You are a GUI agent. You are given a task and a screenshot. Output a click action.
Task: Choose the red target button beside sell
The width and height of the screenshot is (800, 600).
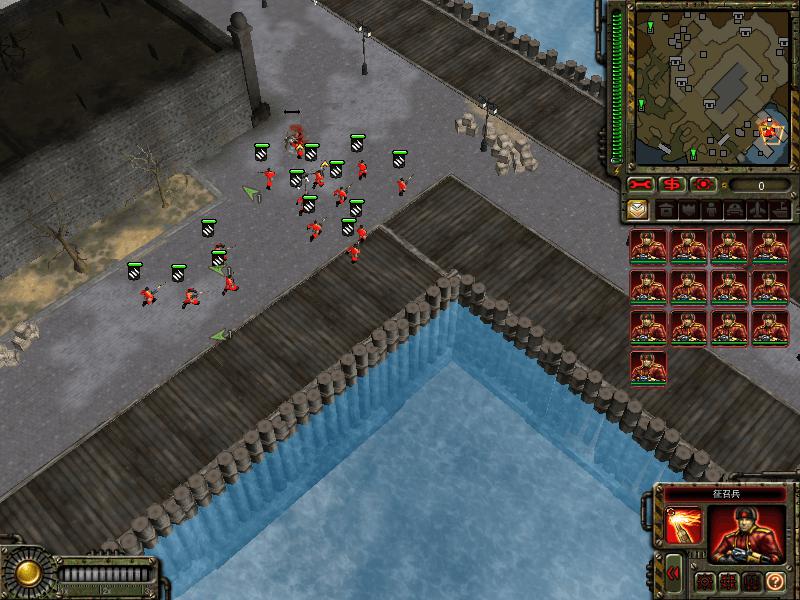coord(704,185)
